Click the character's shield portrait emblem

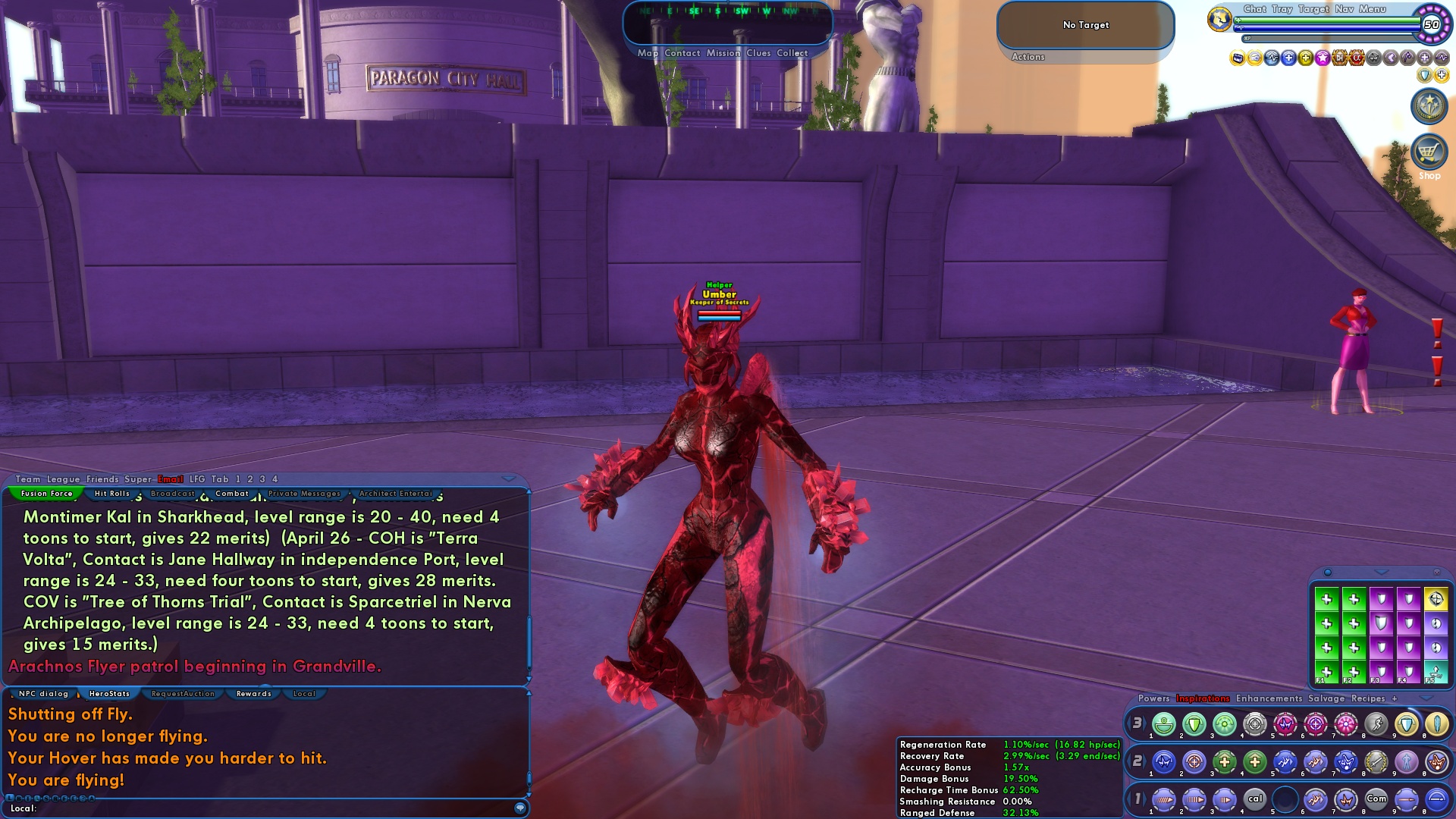[1219, 20]
